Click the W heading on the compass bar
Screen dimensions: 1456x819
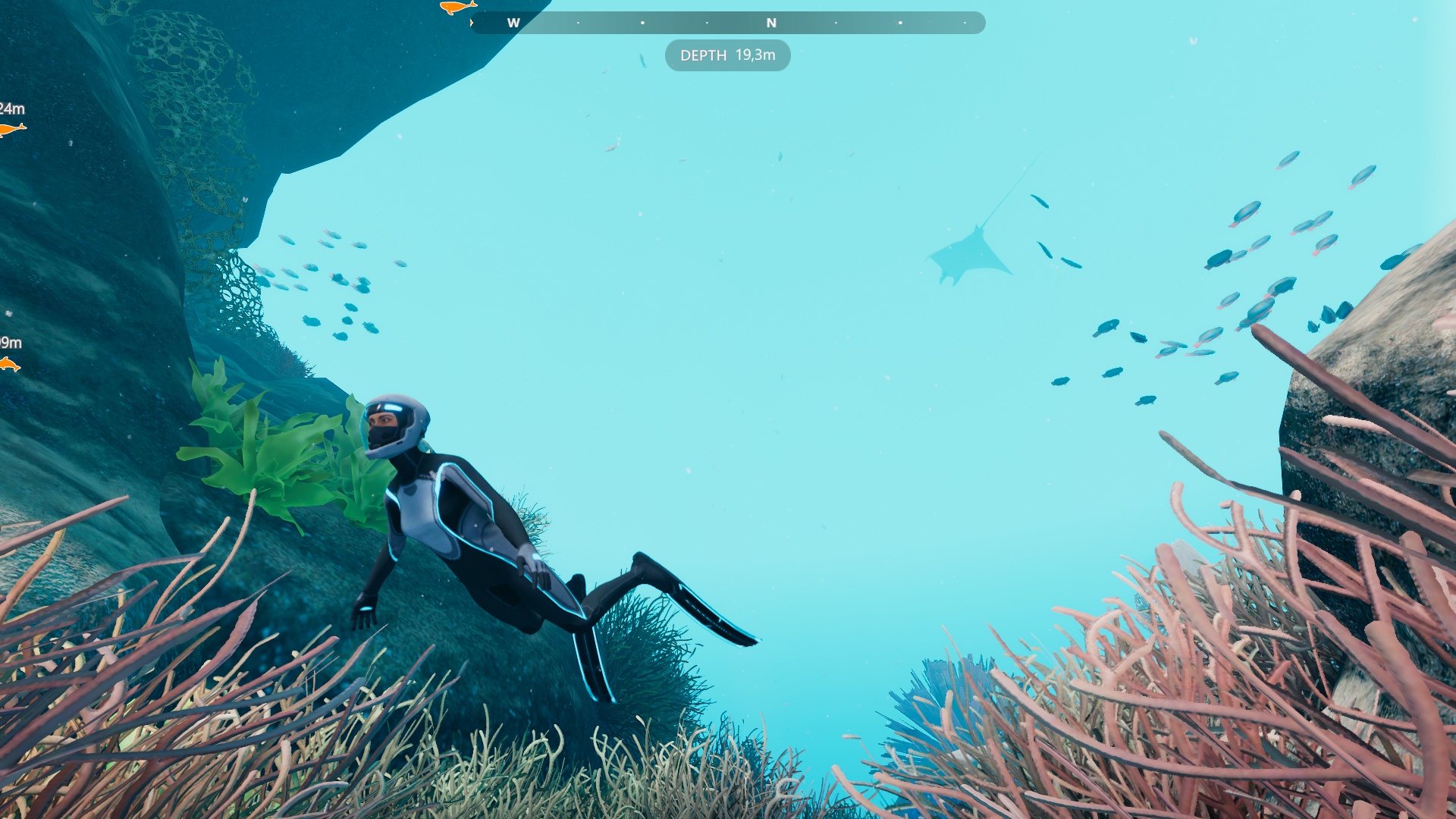[x=513, y=23]
